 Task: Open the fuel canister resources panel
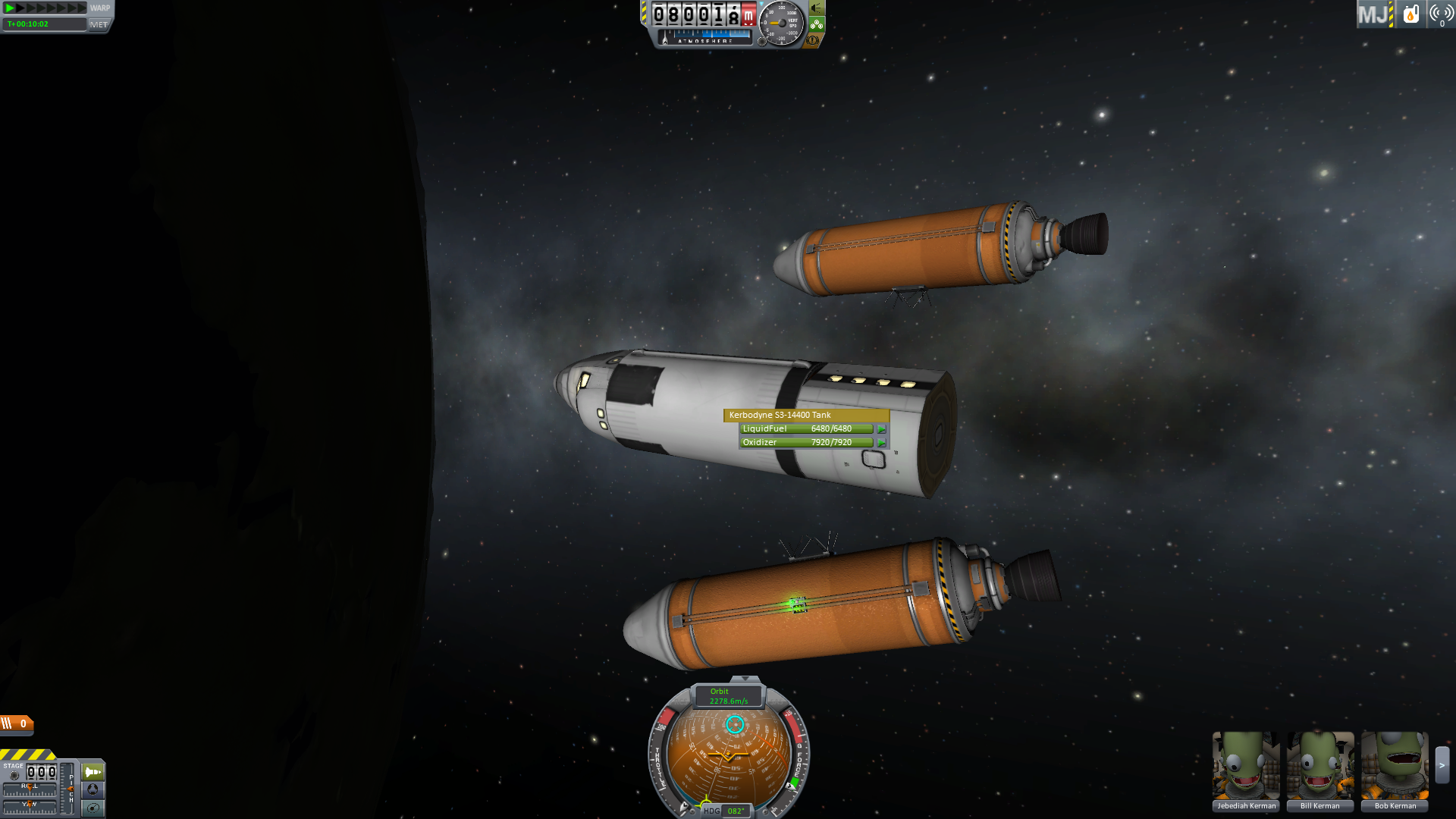click(1410, 14)
